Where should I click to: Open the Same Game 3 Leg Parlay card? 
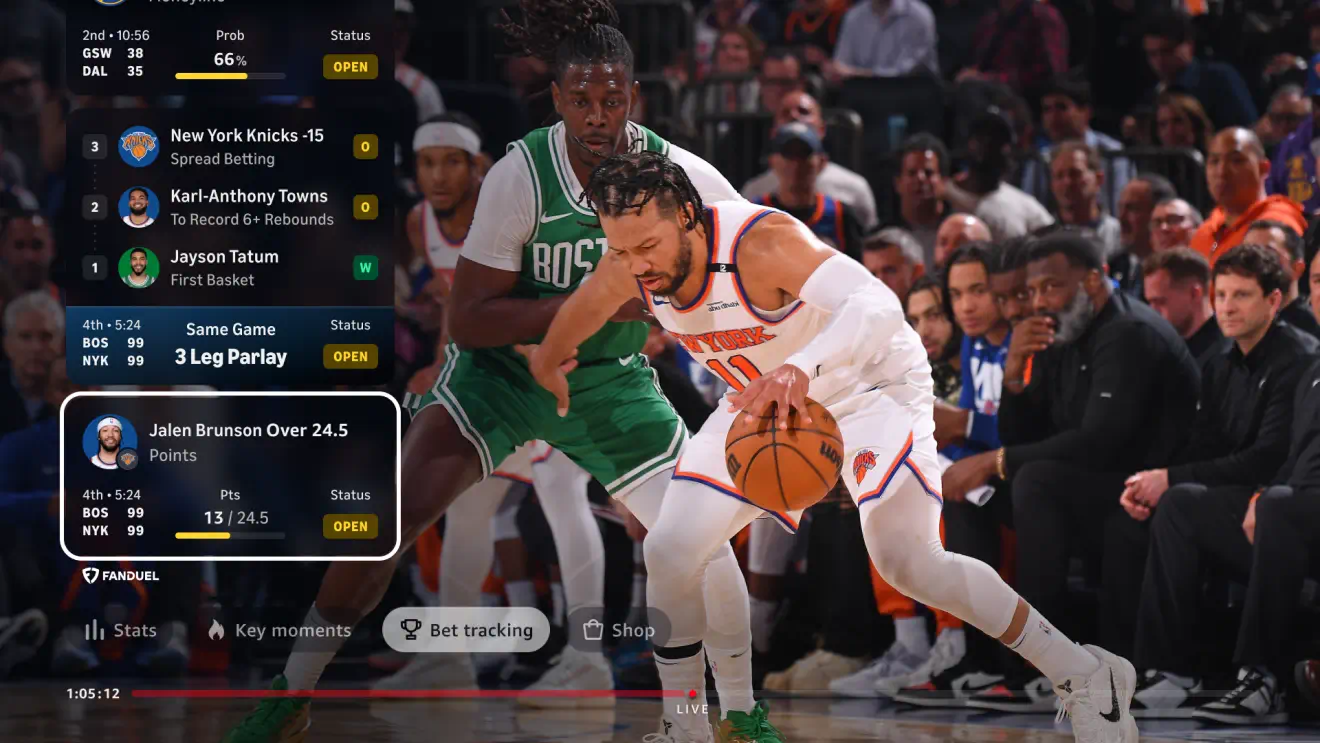point(230,346)
